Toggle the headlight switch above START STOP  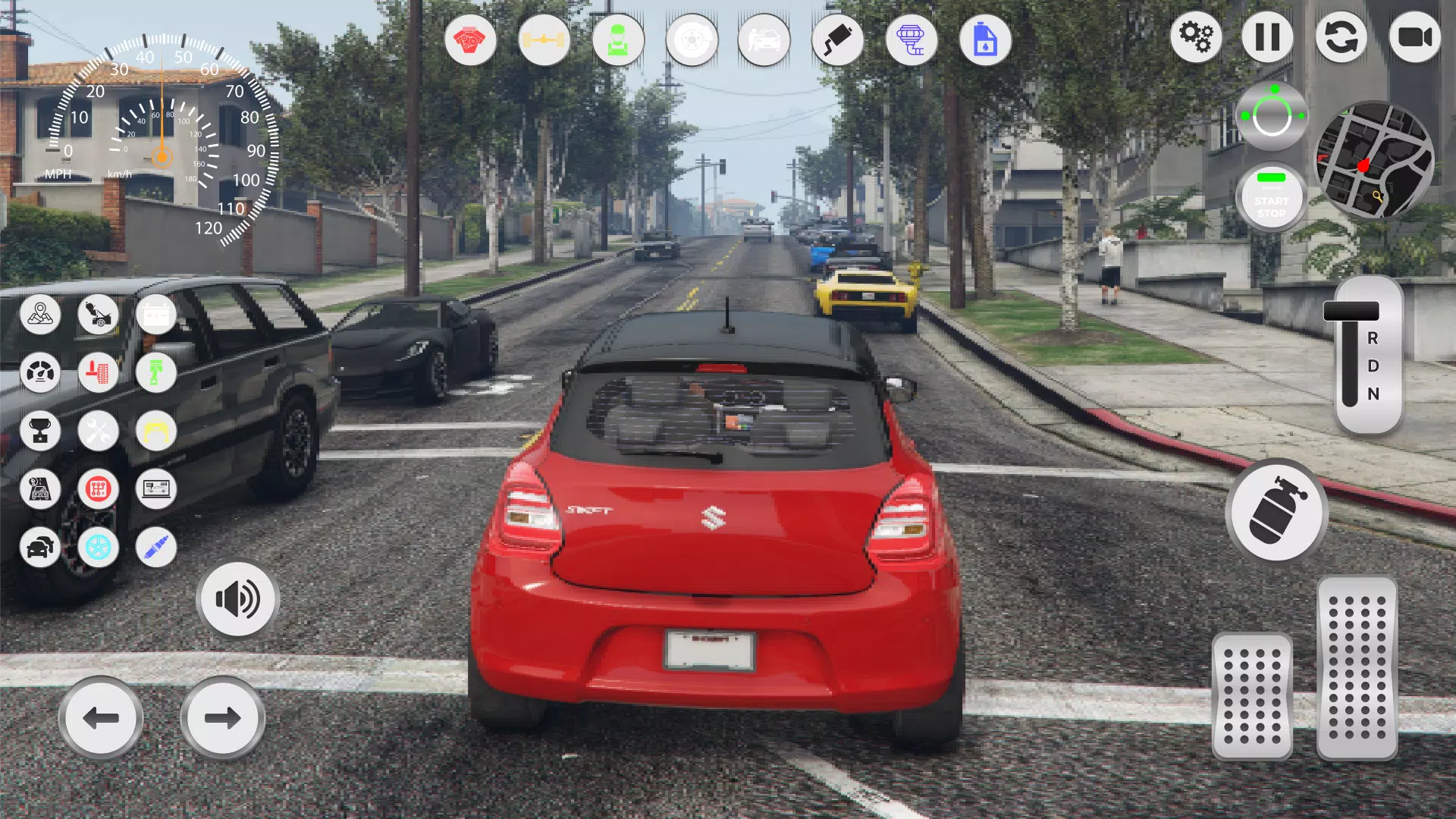[1272, 114]
